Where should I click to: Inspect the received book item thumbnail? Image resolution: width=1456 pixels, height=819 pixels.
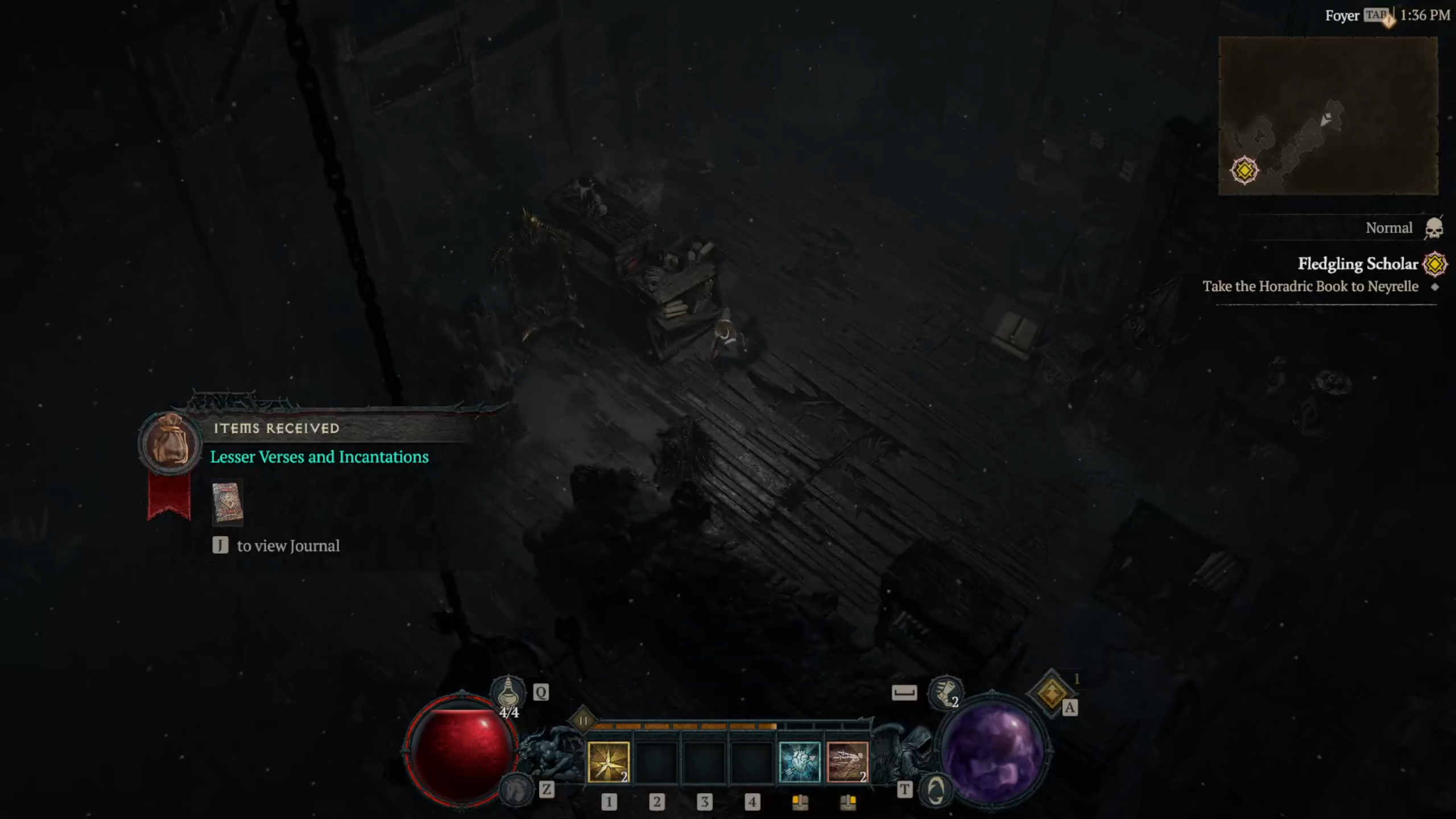point(227,503)
